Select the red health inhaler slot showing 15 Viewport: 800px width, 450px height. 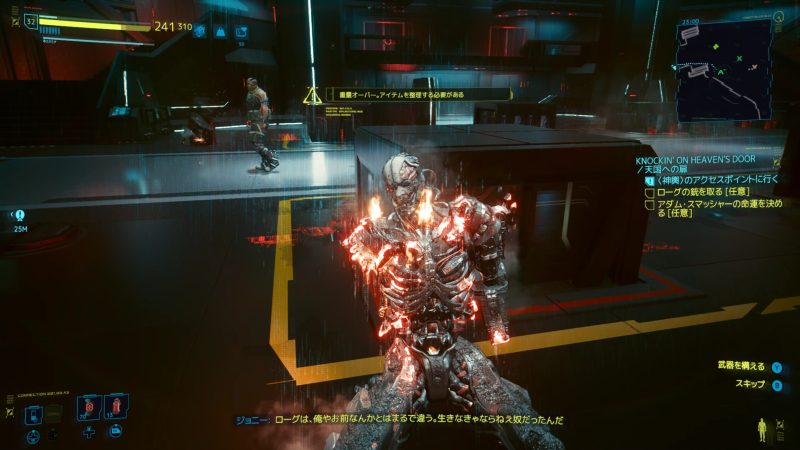click(x=114, y=408)
